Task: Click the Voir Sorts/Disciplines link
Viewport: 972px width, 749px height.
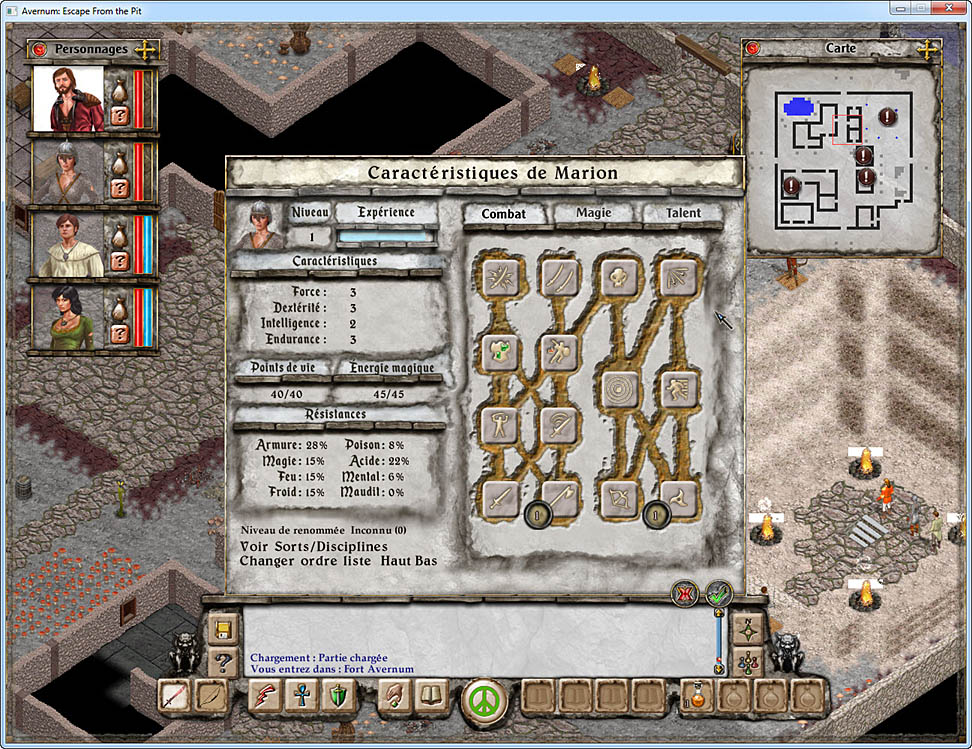Action: click(x=314, y=546)
